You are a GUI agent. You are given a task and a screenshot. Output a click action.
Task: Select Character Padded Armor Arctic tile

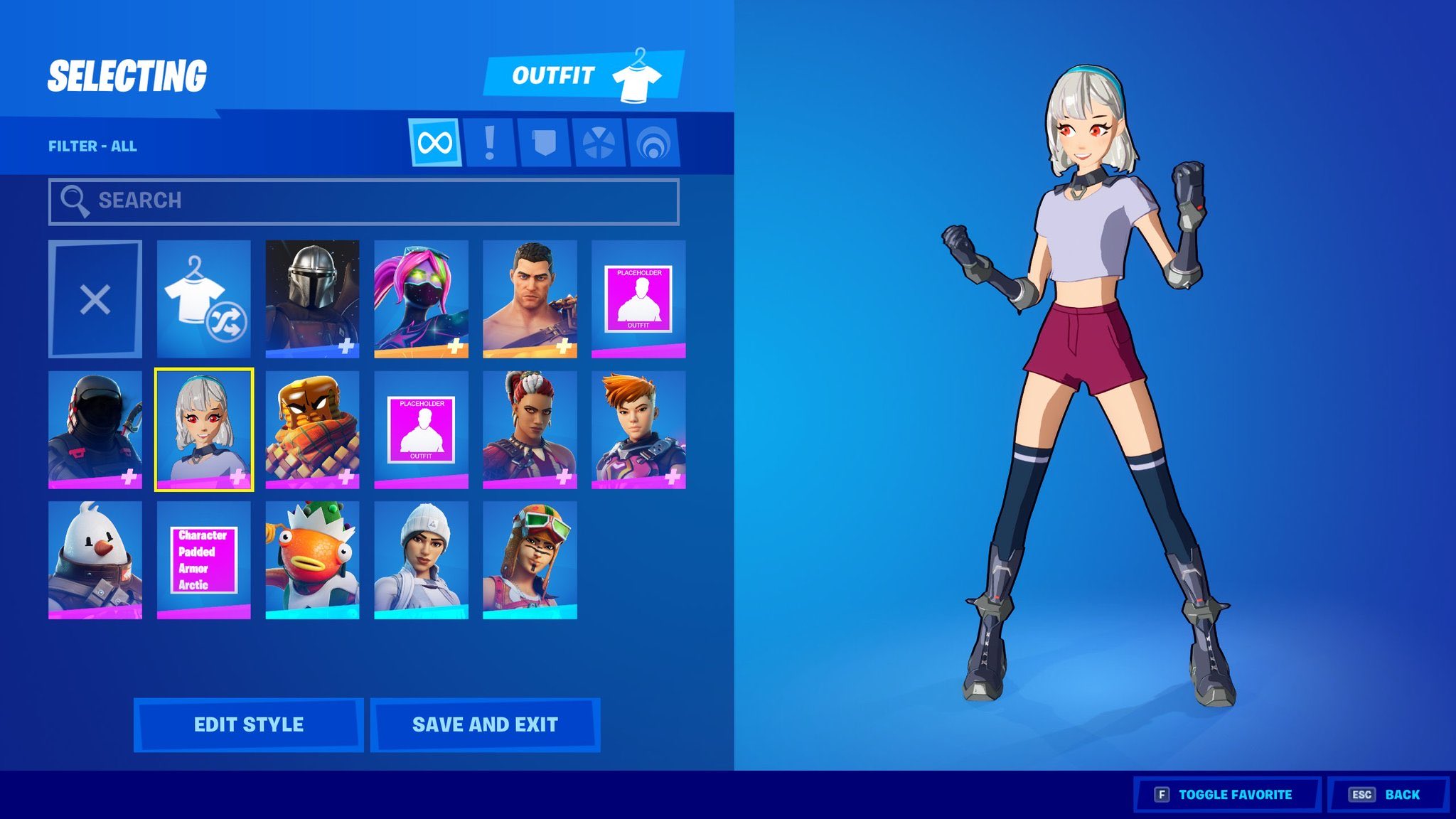click(x=204, y=560)
